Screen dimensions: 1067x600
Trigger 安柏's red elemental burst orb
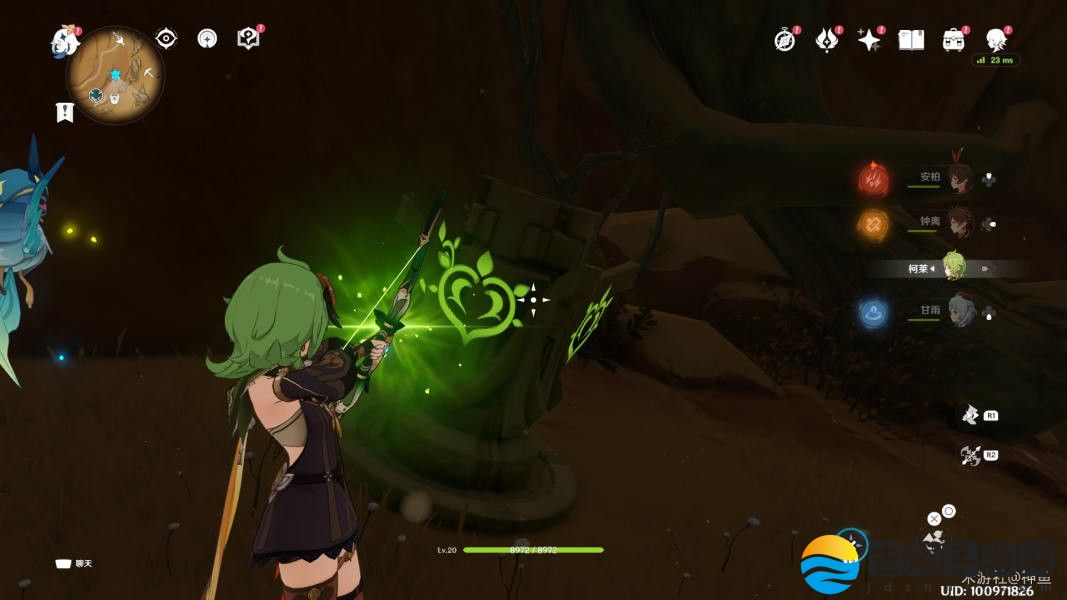click(x=873, y=180)
